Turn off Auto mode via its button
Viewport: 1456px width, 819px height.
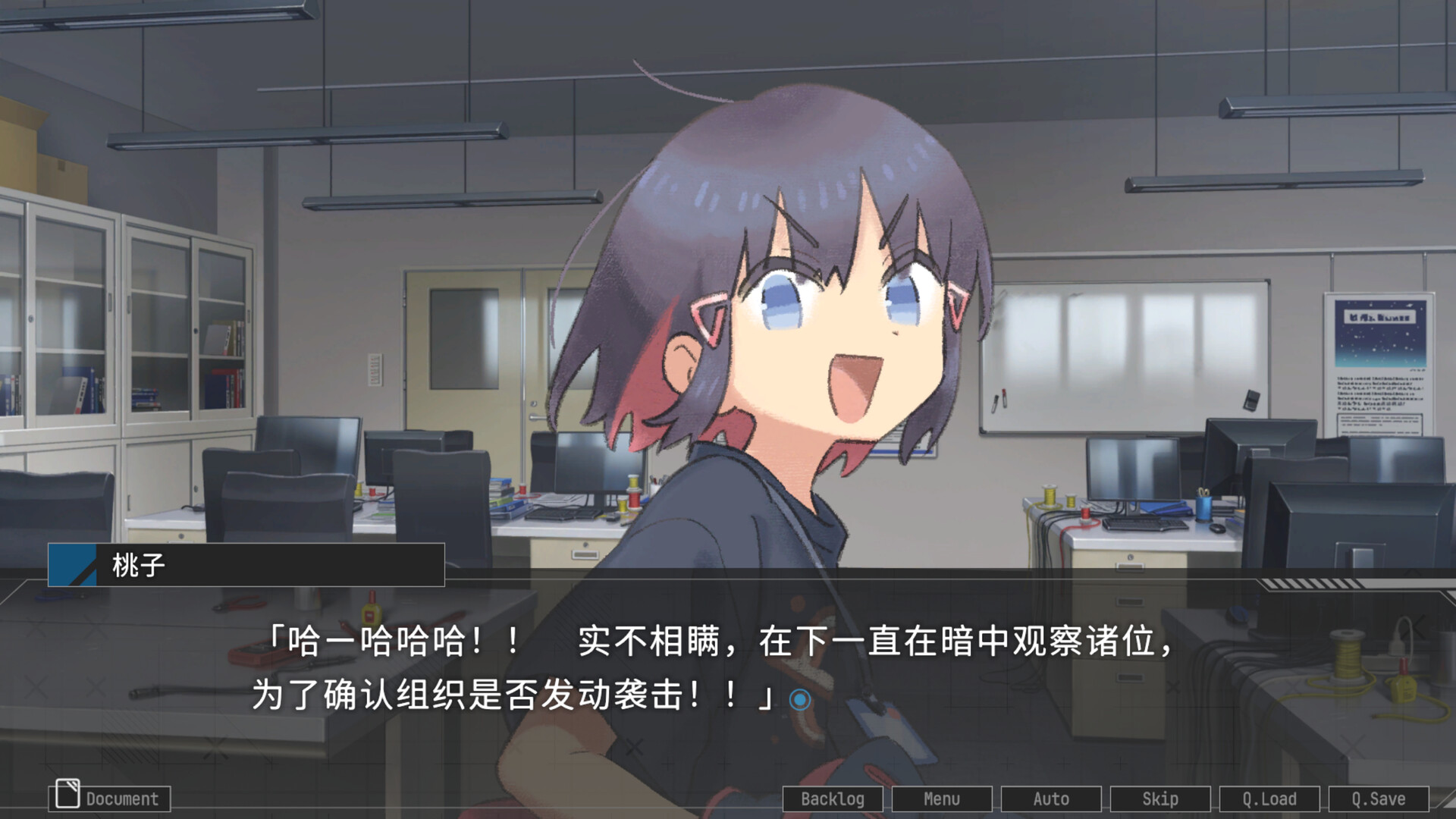pos(1052,799)
